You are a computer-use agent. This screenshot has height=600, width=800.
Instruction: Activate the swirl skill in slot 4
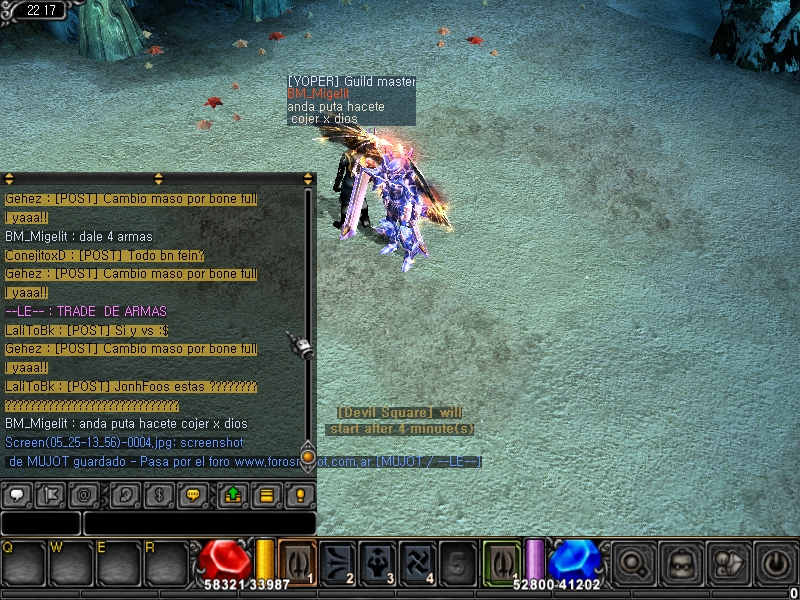(x=415, y=562)
